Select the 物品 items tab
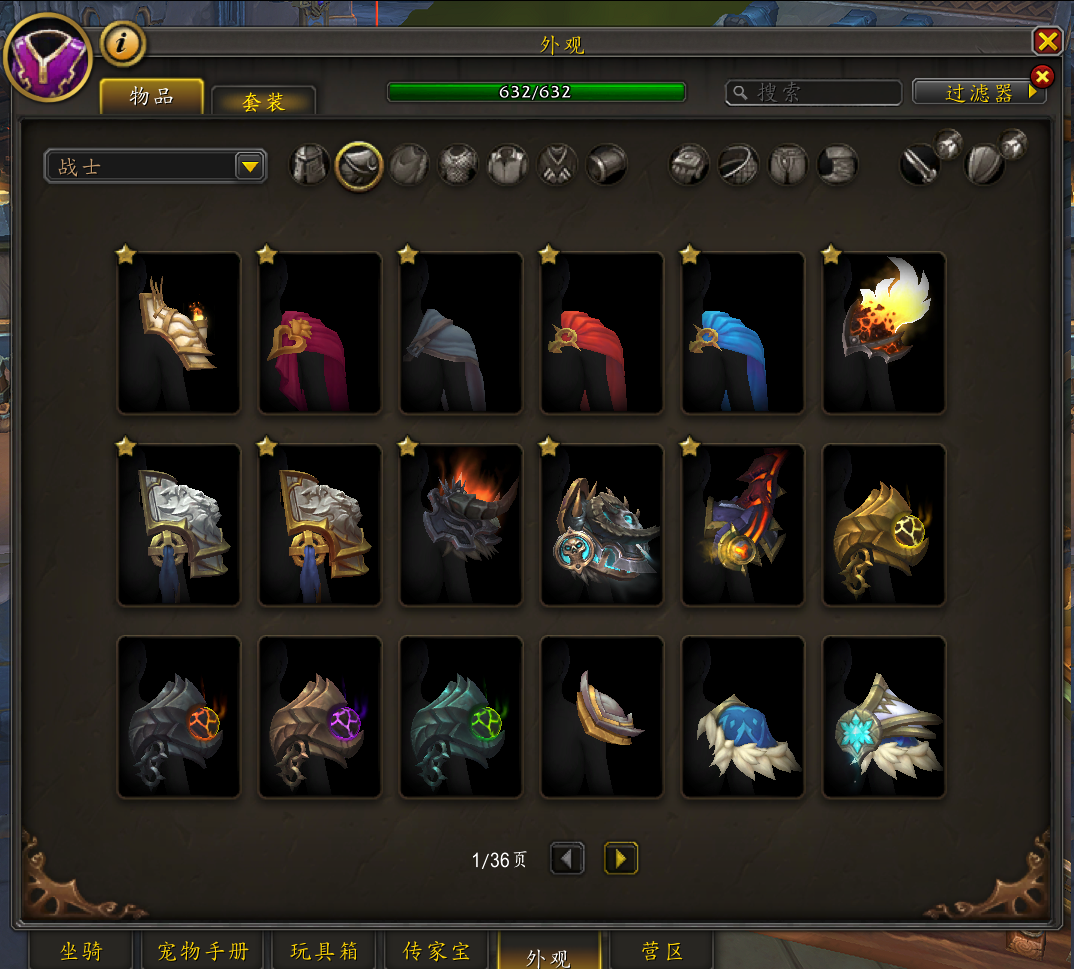Image resolution: width=1074 pixels, height=969 pixels. 152,97
